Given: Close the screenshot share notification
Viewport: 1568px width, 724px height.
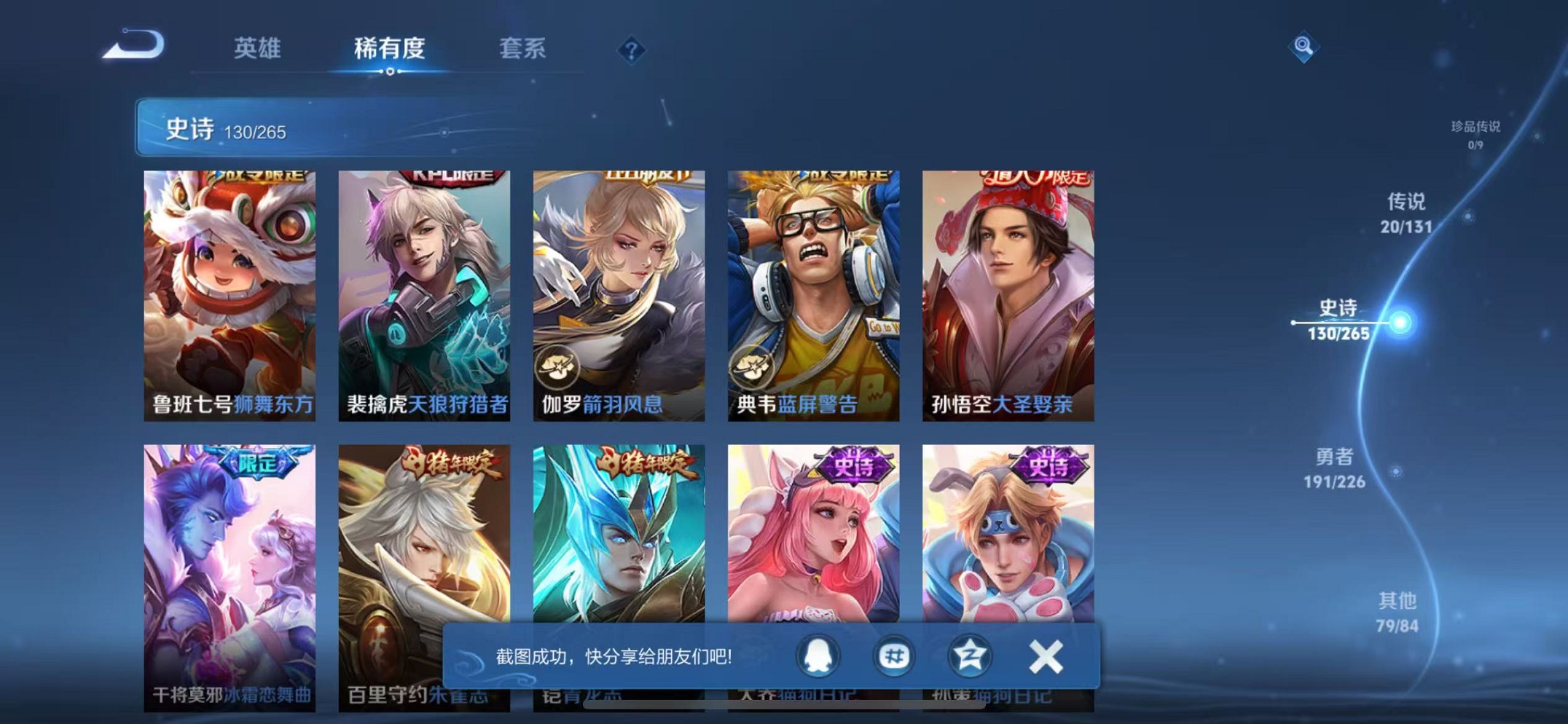Looking at the screenshot, I should 1046,656.
